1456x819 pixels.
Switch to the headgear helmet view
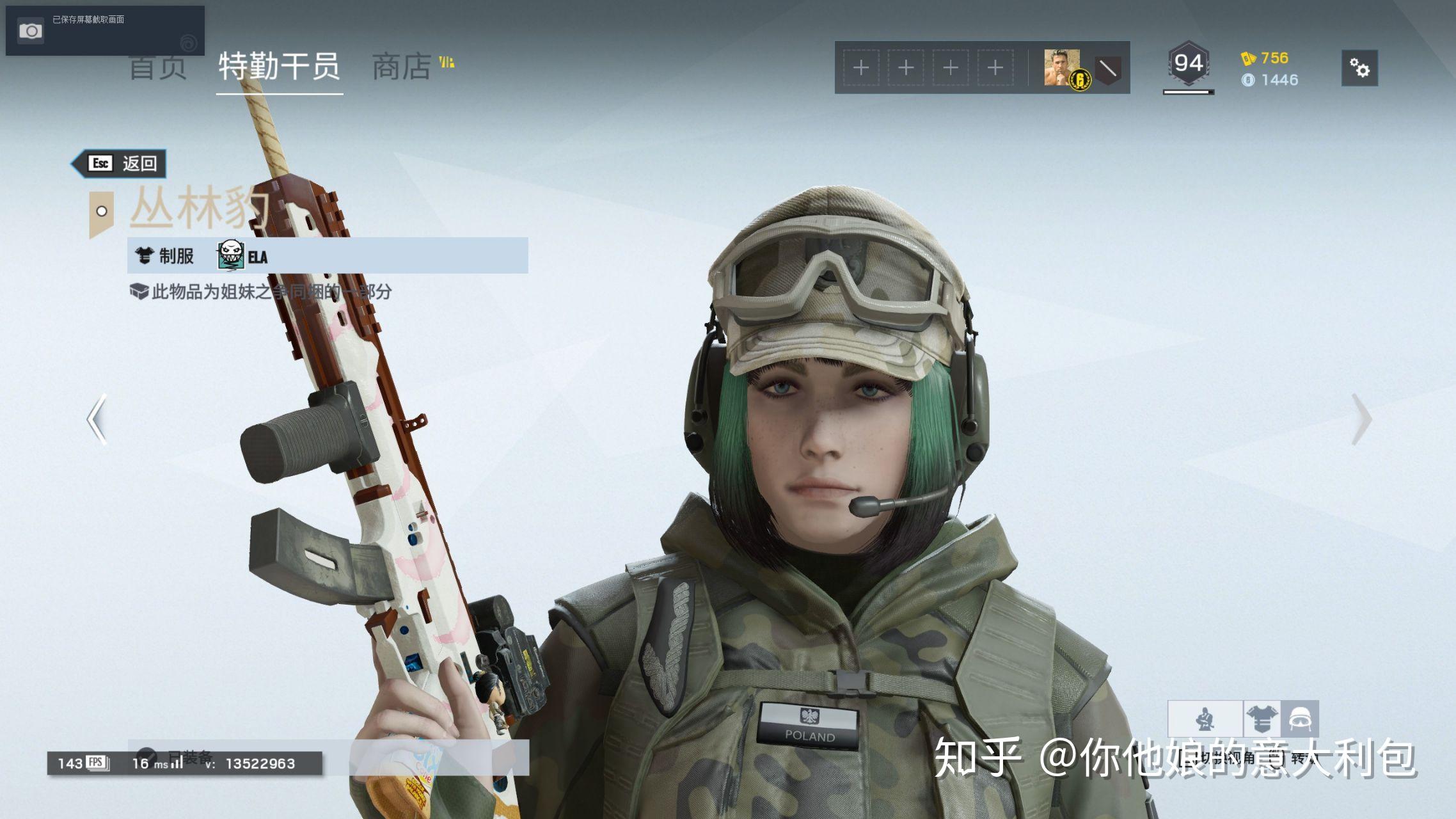[x=1300, y=719]
